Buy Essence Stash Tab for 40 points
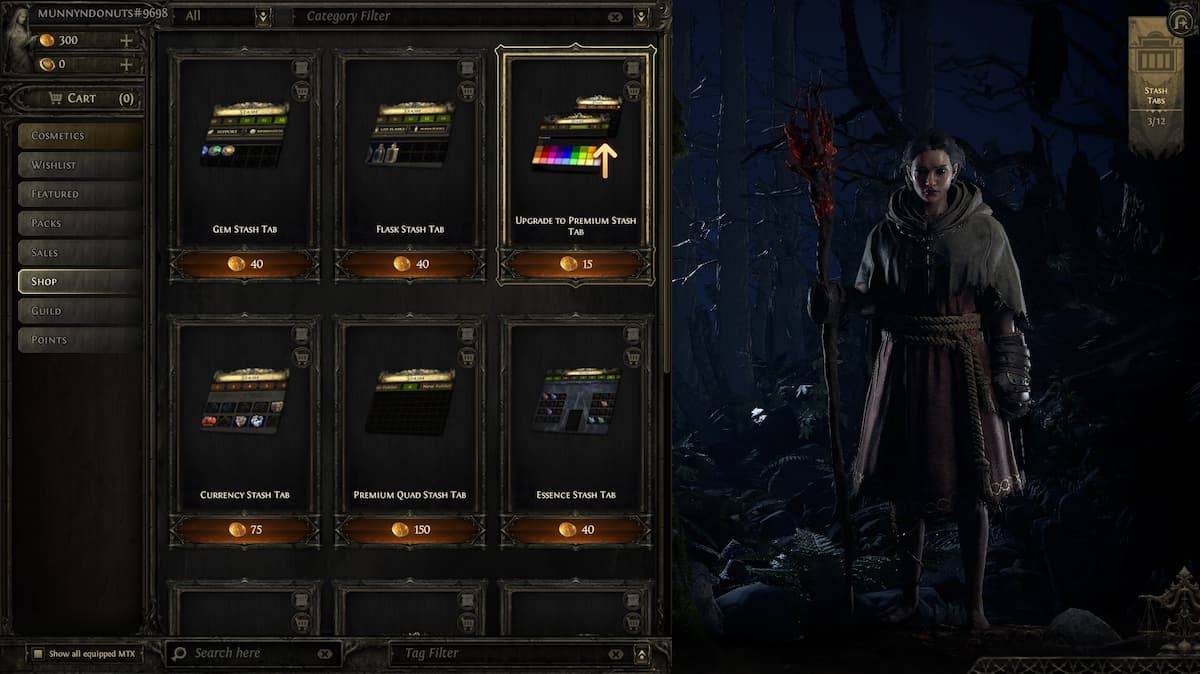Viewport: 1200px width, 674px height. (575, 530)
